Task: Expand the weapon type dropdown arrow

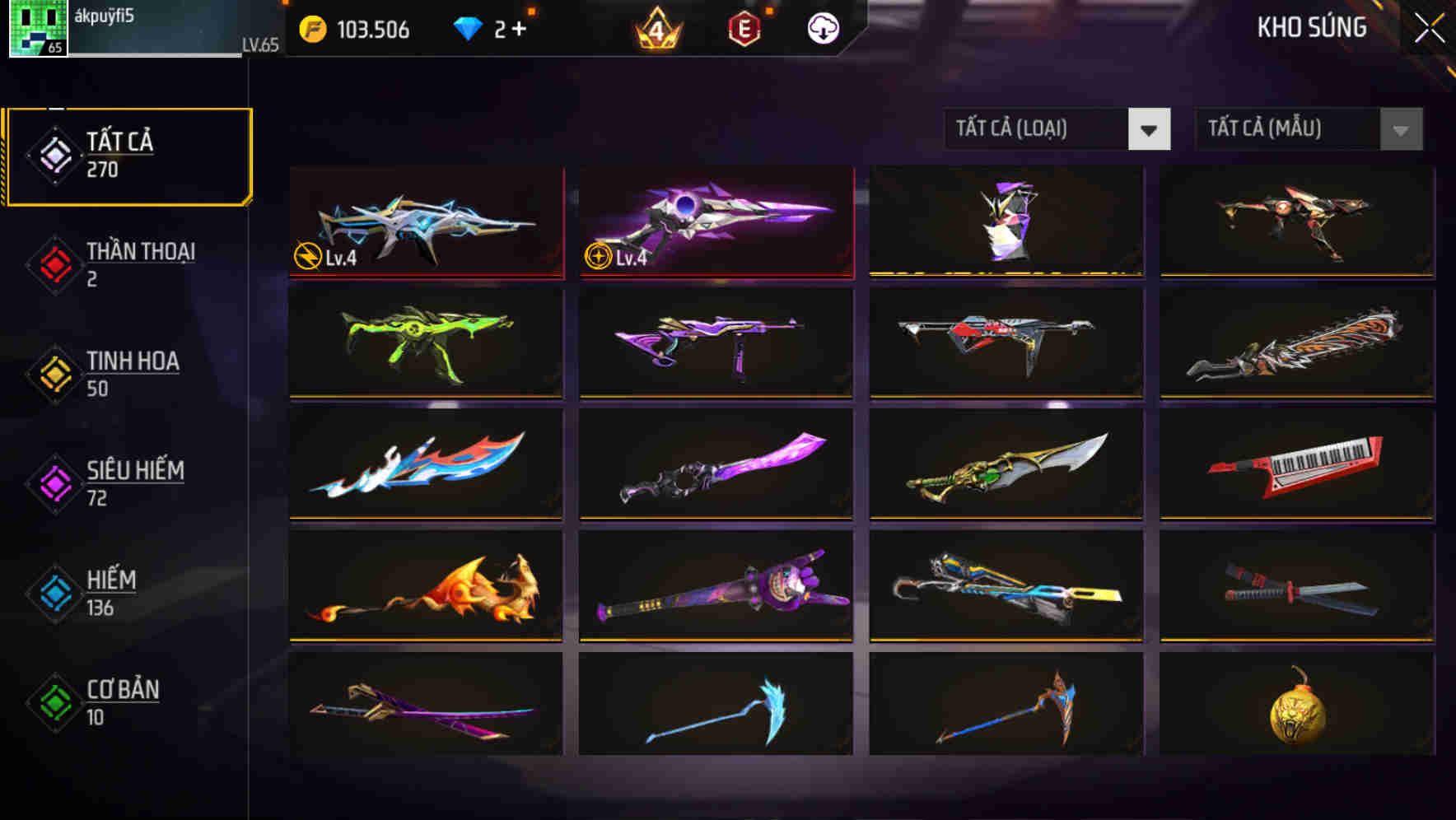Action: click(x=1150, y=129)
